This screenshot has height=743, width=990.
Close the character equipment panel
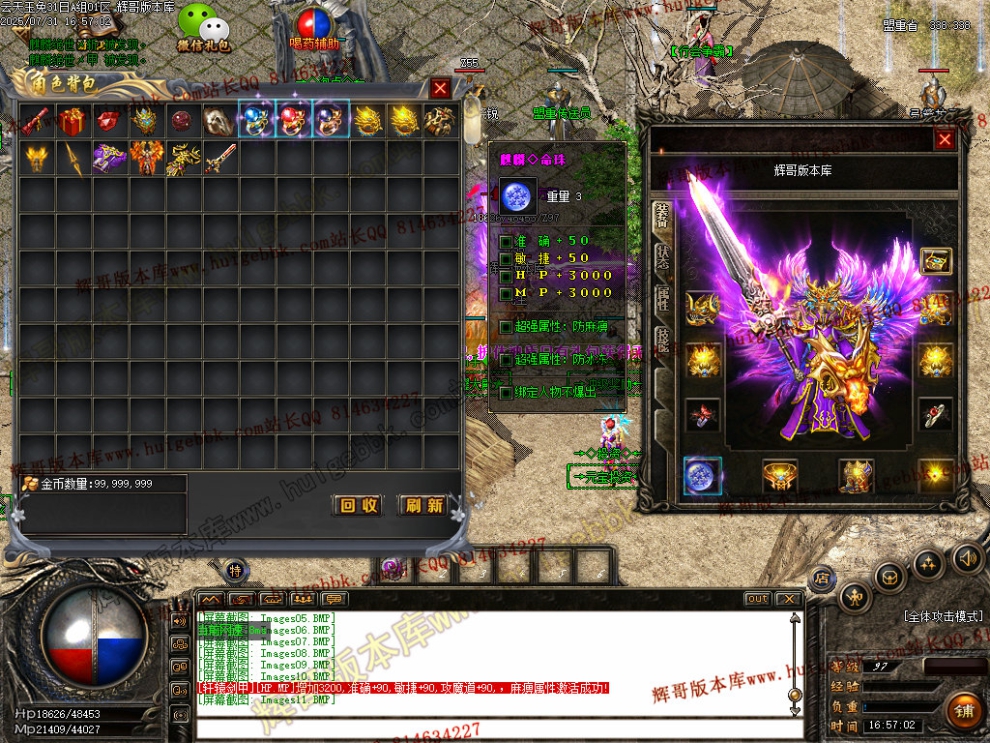pyautogui.click(x=944, y=140)
